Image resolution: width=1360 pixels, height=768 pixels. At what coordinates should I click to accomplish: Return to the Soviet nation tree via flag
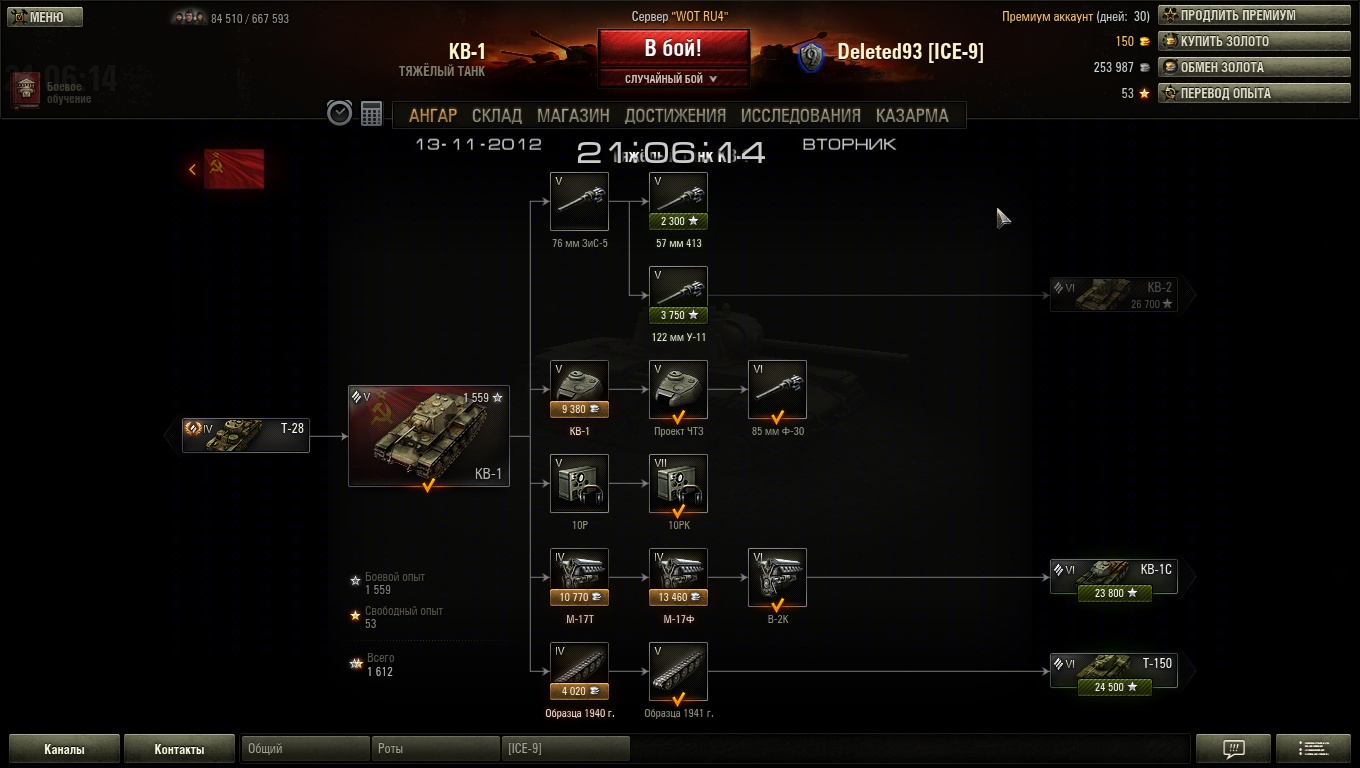click(x=234, y=169)
